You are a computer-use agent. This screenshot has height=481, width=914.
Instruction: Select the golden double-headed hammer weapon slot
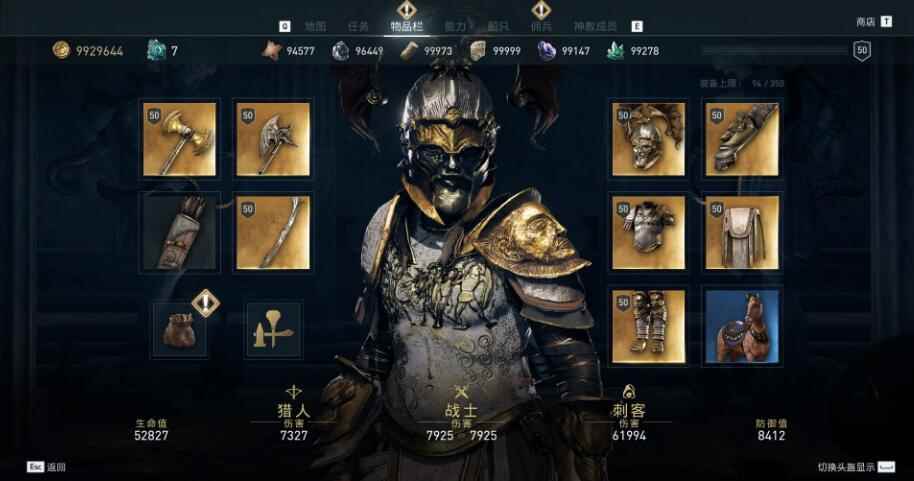(179, 139)
